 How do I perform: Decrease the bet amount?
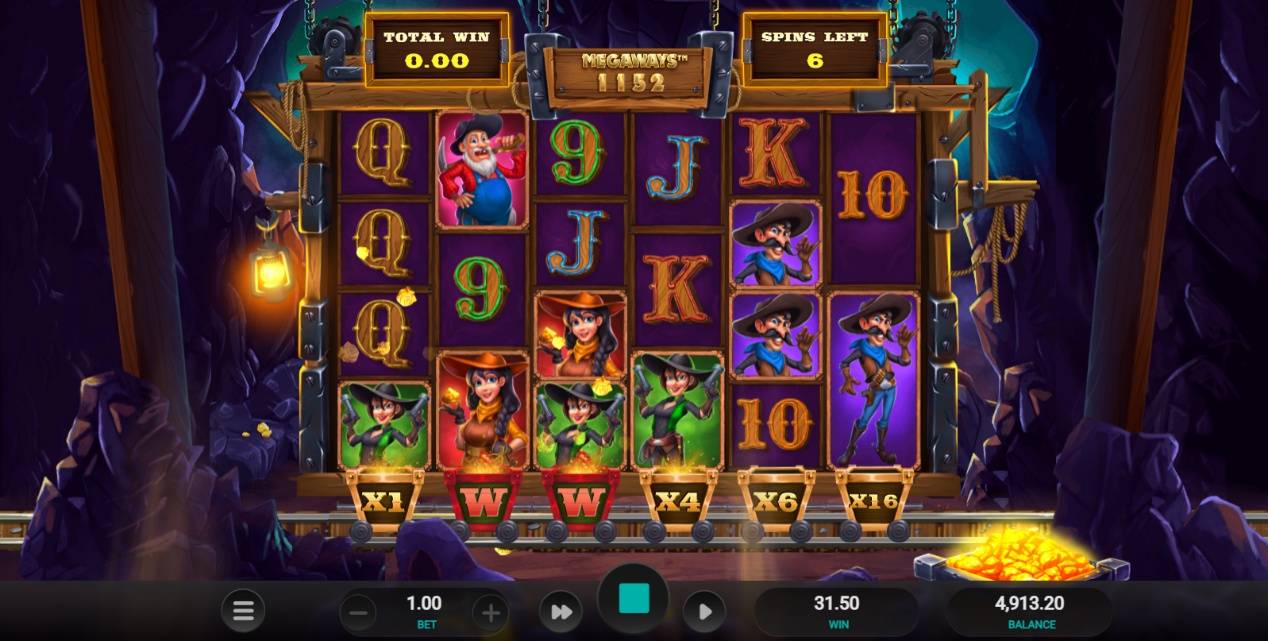point(362,611)
